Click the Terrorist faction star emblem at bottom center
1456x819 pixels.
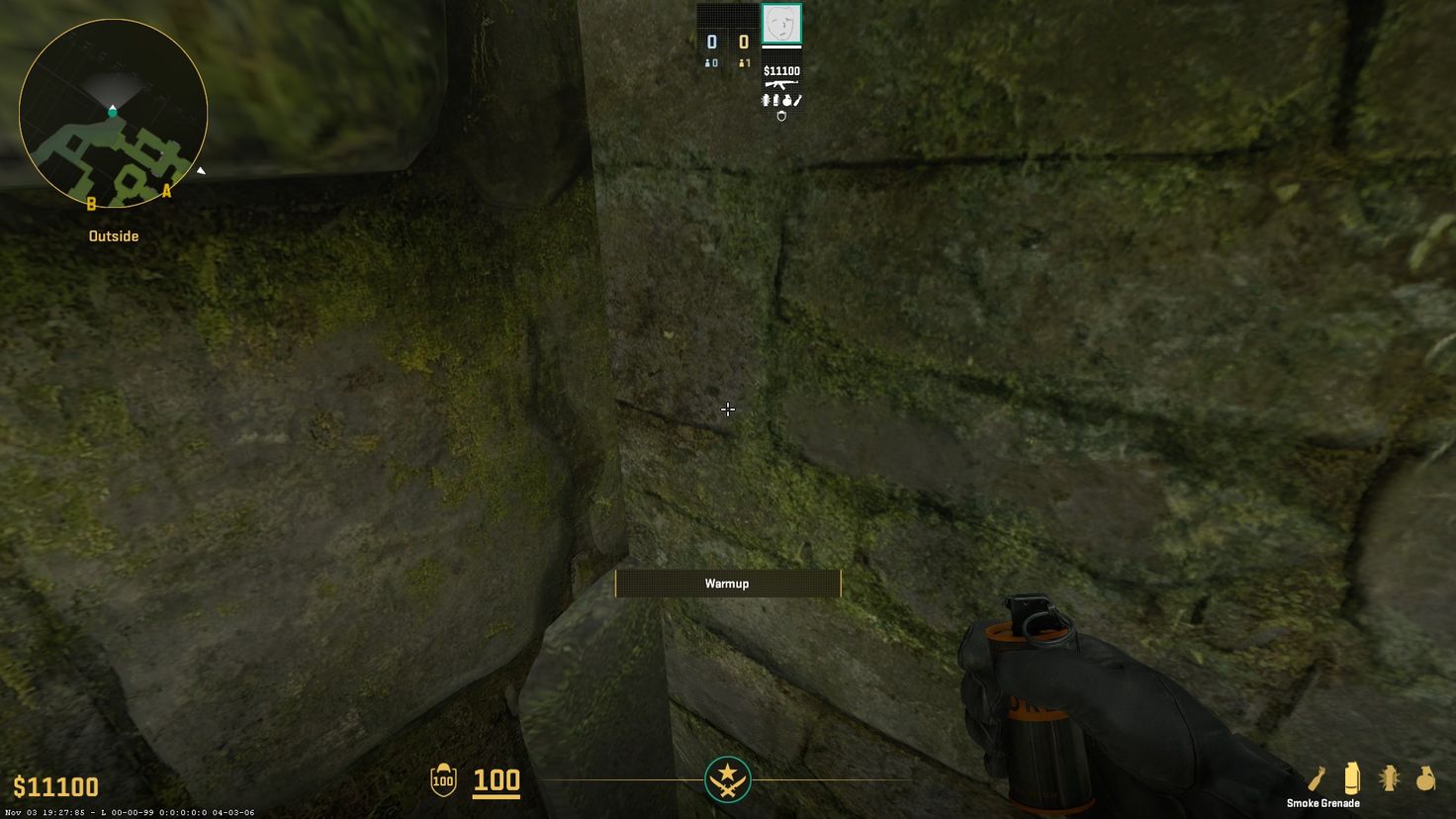coord(728,779)
